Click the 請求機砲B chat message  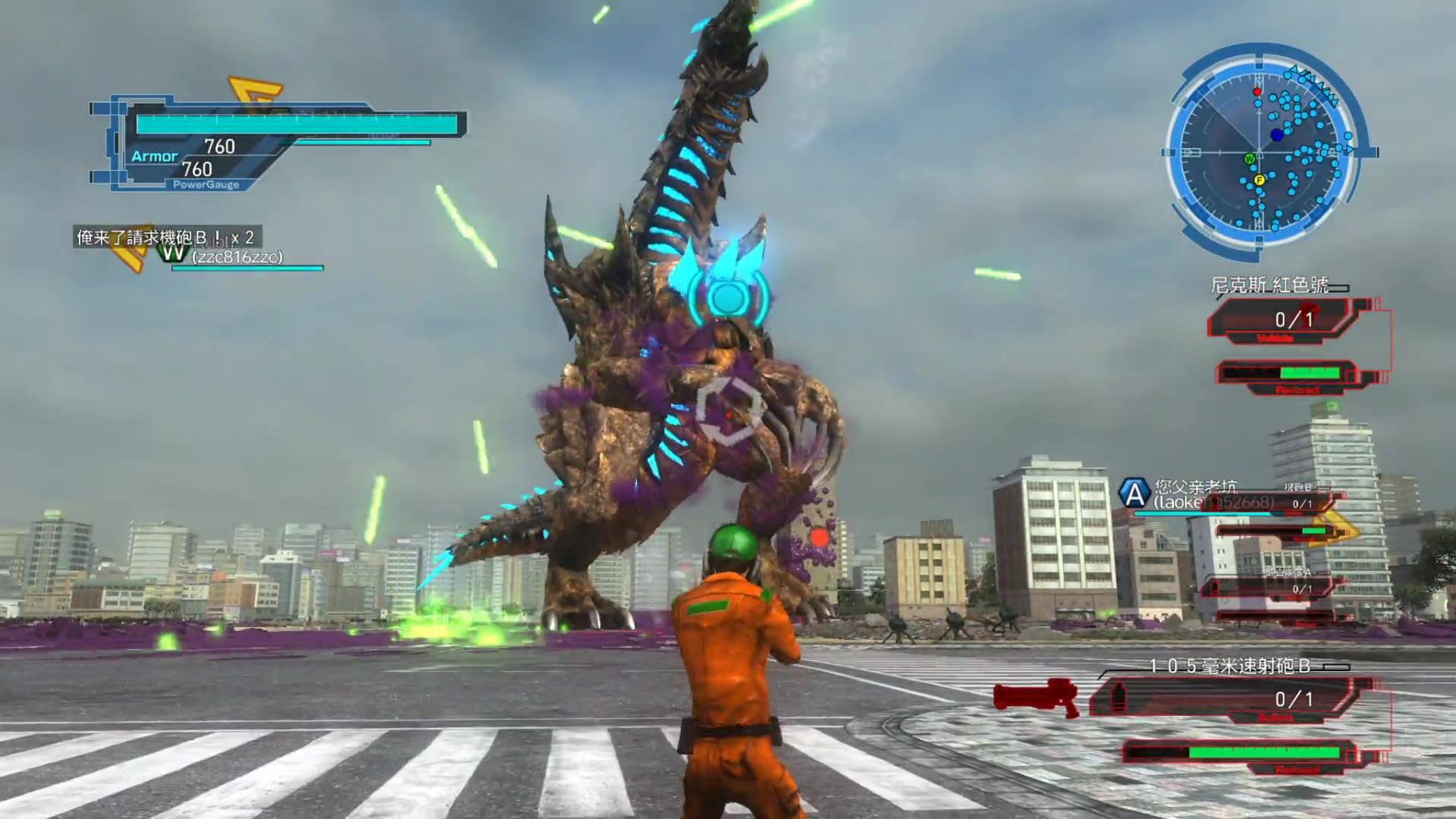pos(165,237)
